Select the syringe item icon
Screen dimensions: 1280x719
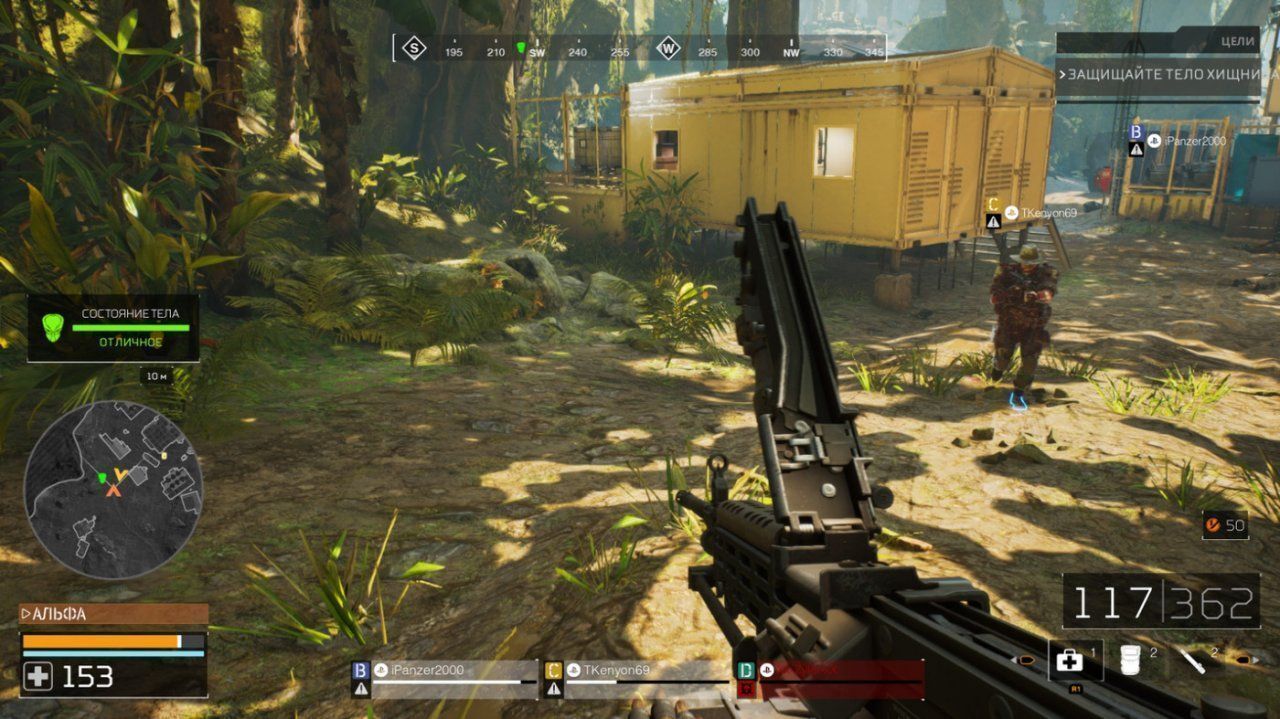coord(1191,661)
